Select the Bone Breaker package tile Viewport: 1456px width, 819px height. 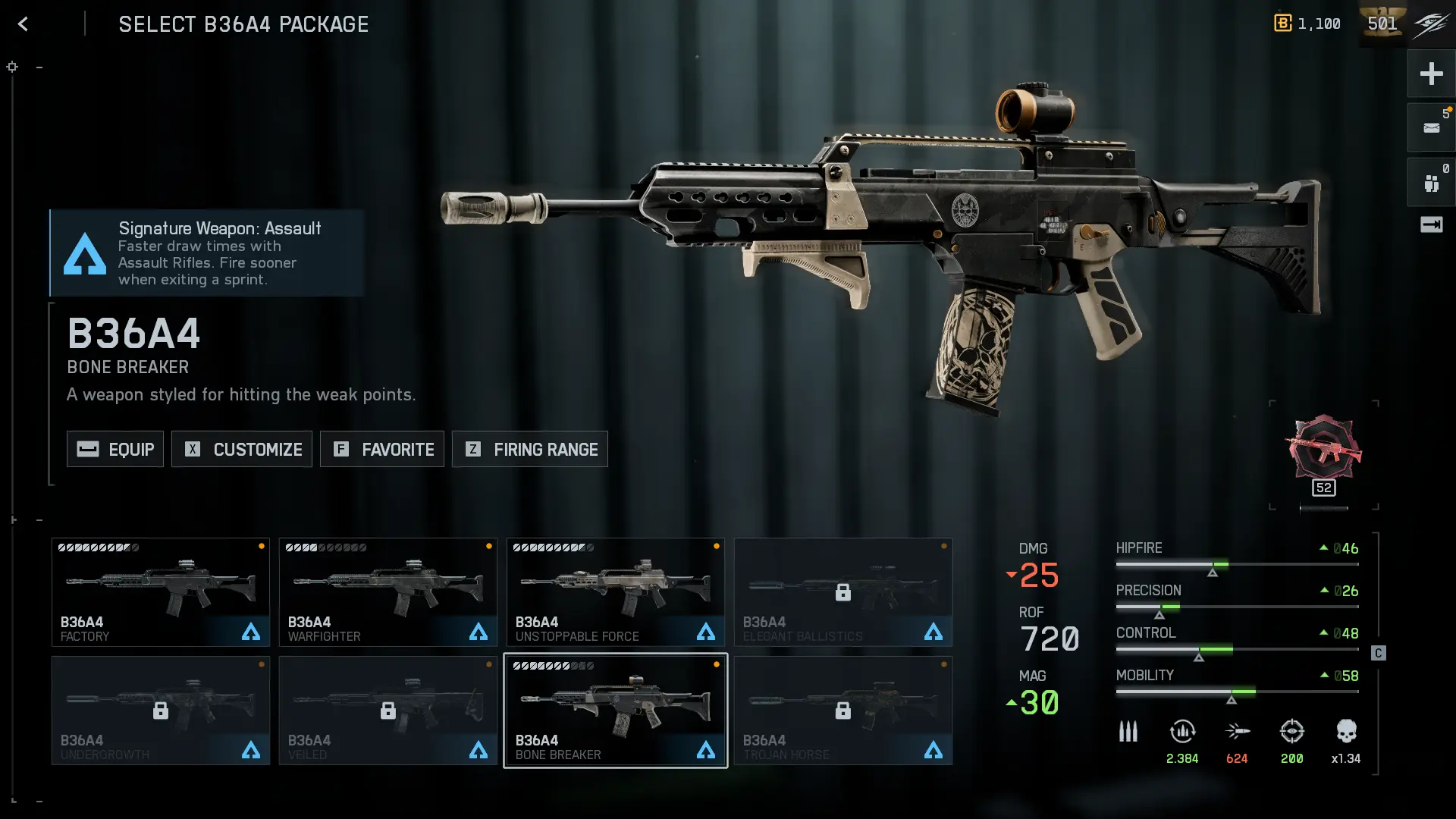click(616, 711)
